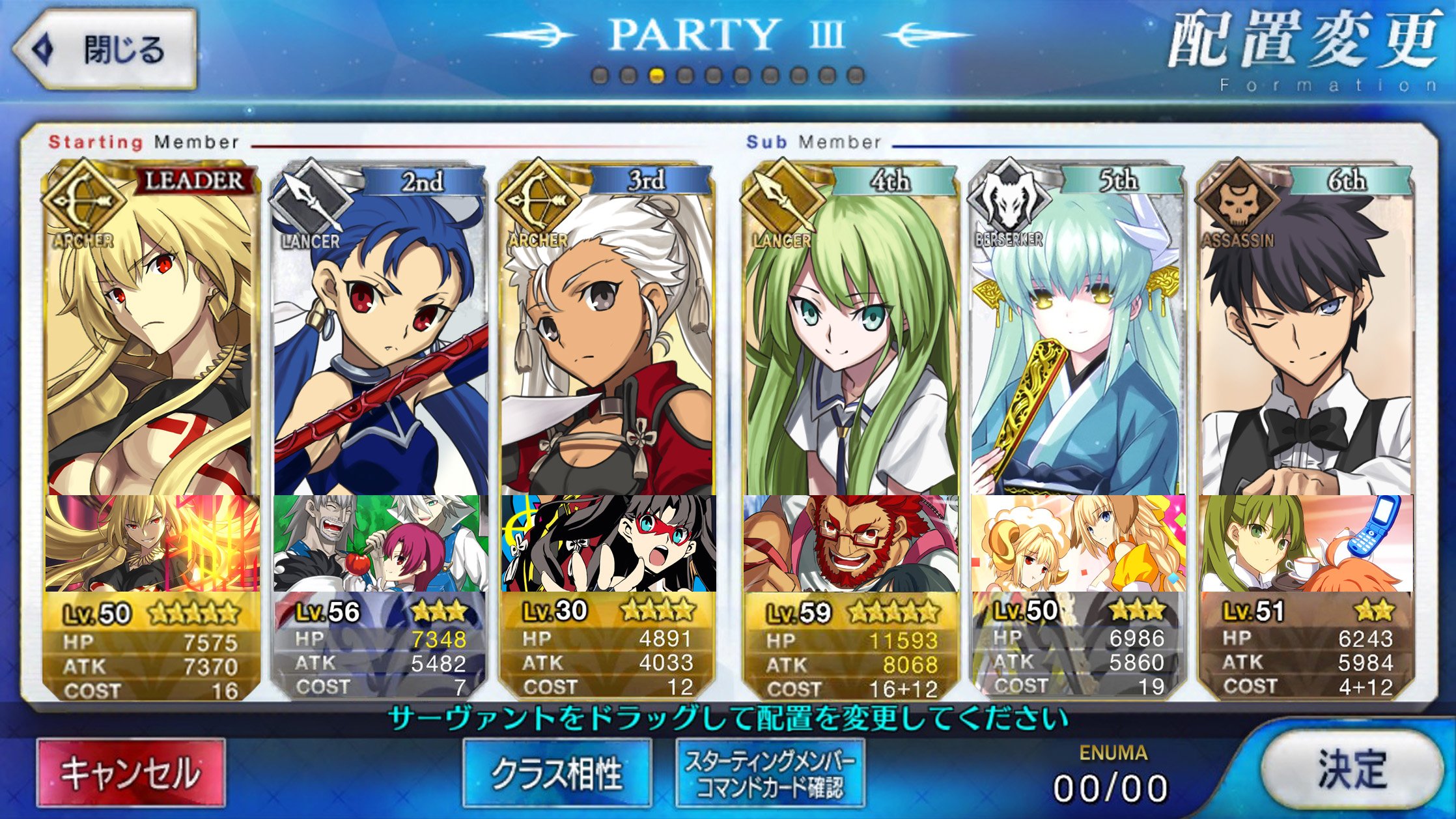Jump to the last party page dot
The width and height of the screenshot is (1456, 819).
point(856,76)
